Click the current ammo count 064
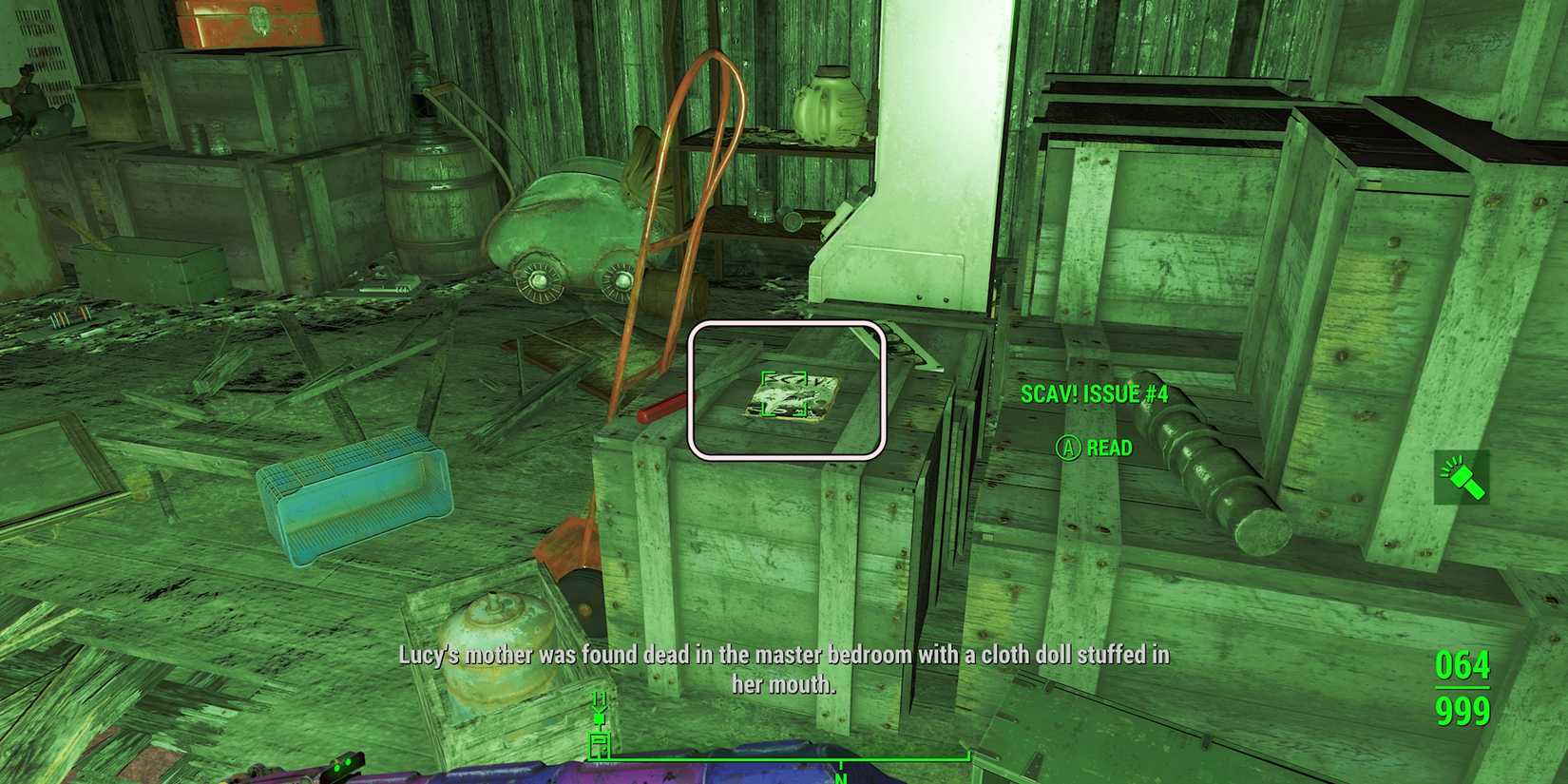 (1463, 666)
